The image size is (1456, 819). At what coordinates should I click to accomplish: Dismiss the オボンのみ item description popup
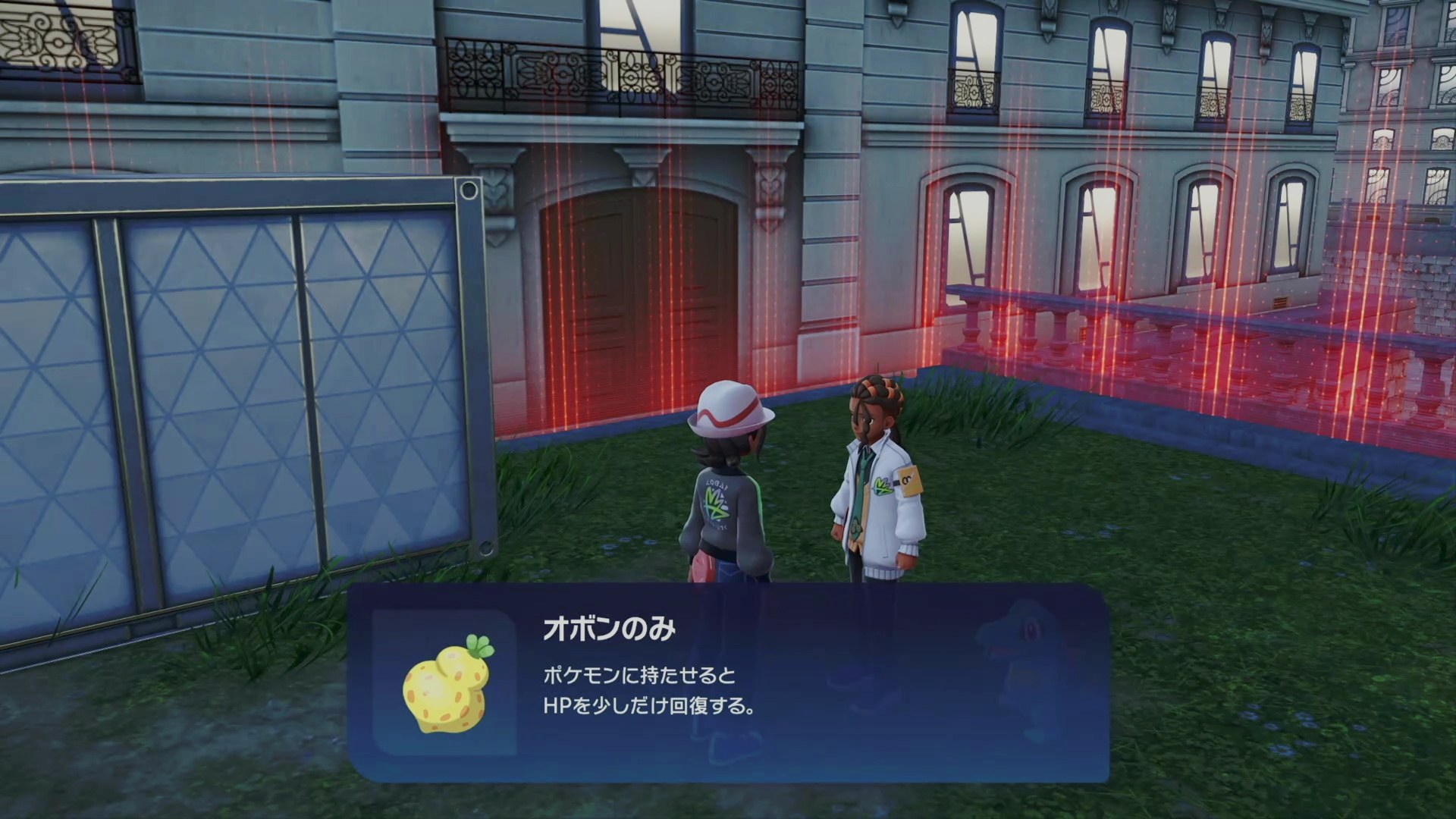pos(728,682)
